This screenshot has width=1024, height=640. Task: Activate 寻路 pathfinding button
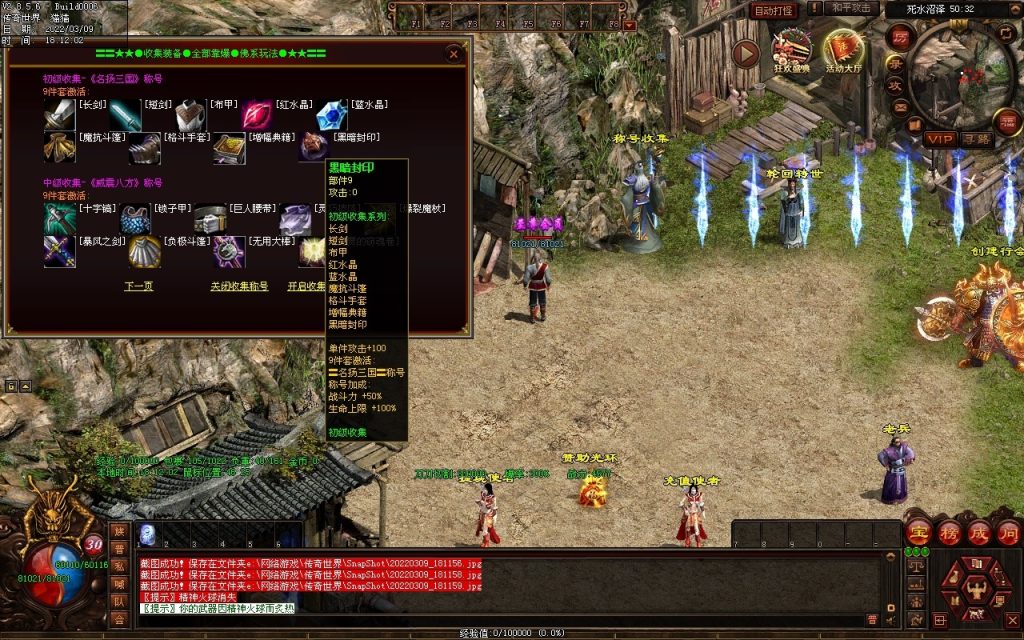pyautogui.click(x=976, y=138)
